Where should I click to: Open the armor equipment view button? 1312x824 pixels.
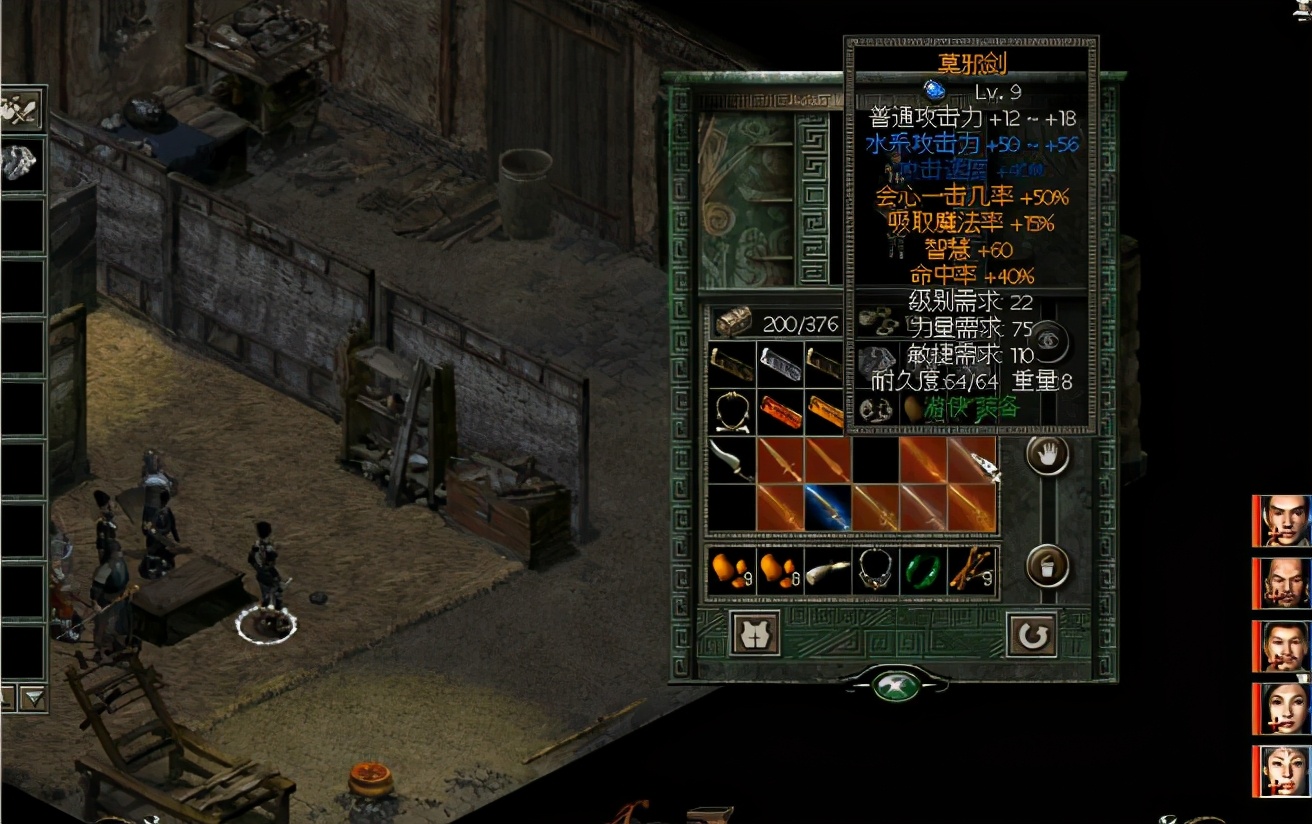coord(755,634)
